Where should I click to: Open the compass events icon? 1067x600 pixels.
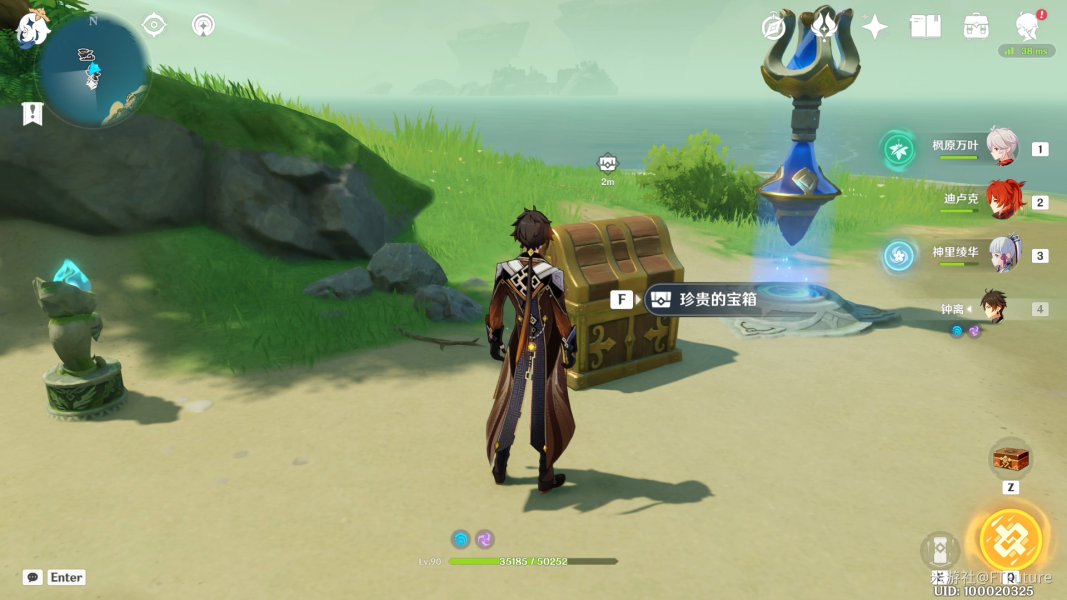coord(773,27)
